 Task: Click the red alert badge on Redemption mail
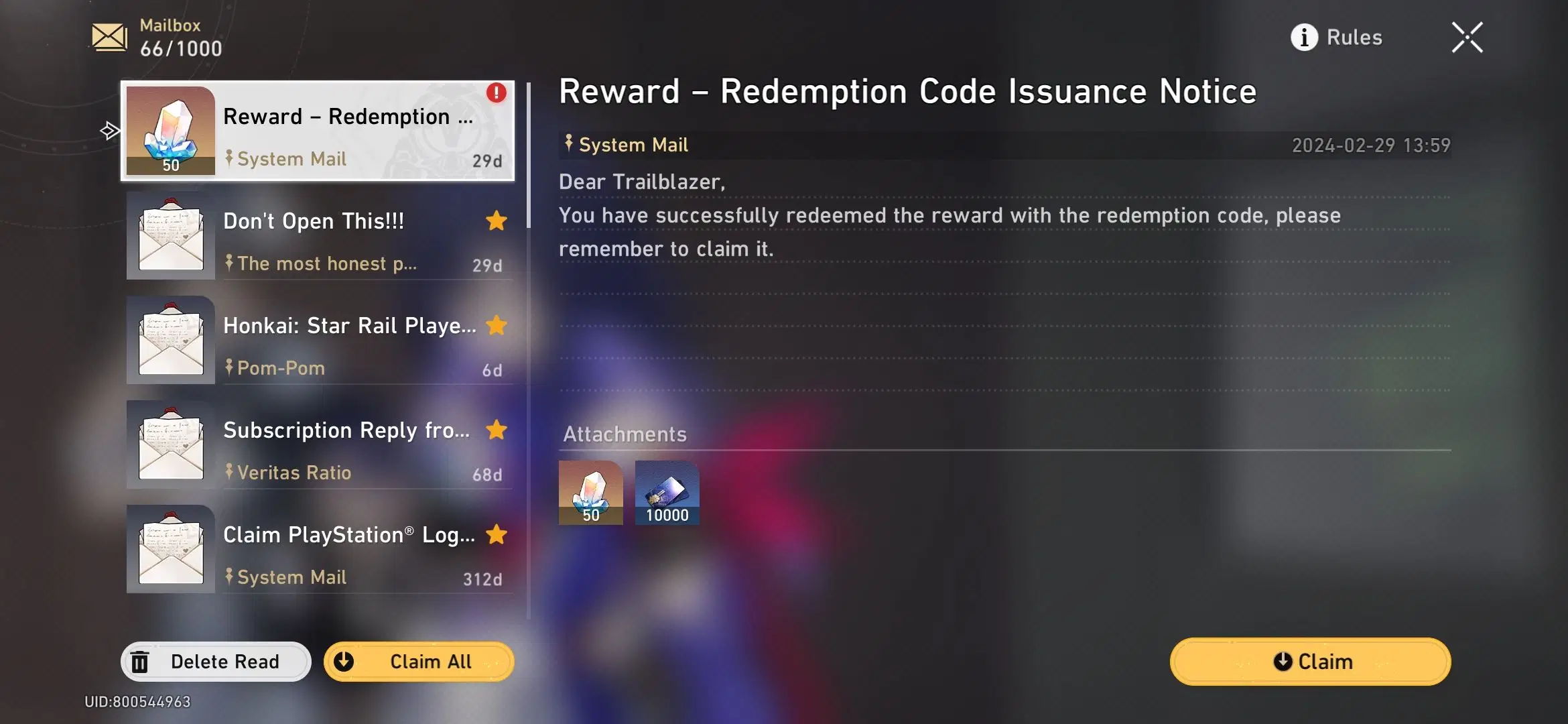(x=495, y=93)
